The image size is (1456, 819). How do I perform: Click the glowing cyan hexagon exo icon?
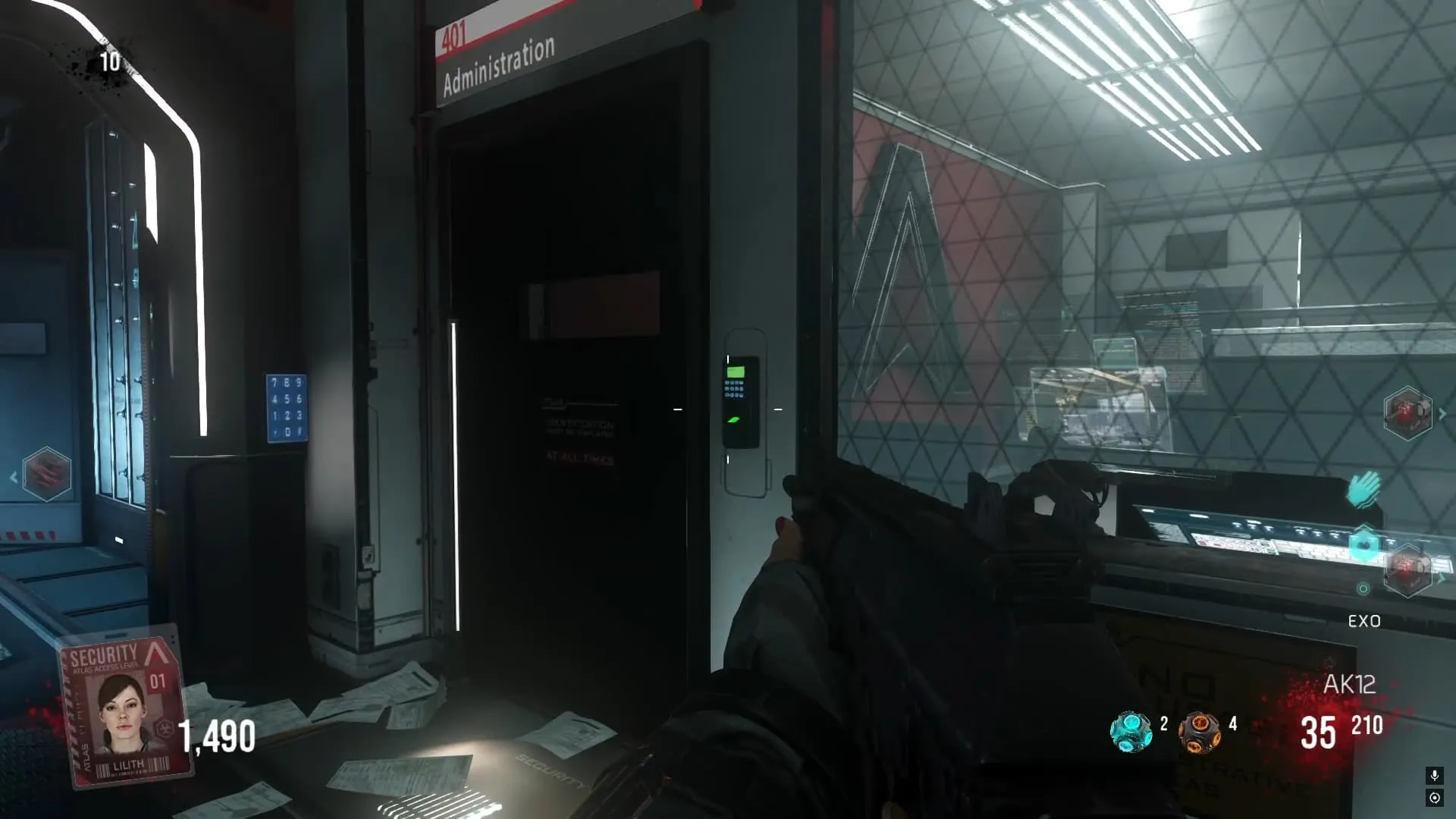pos(1364,544)
